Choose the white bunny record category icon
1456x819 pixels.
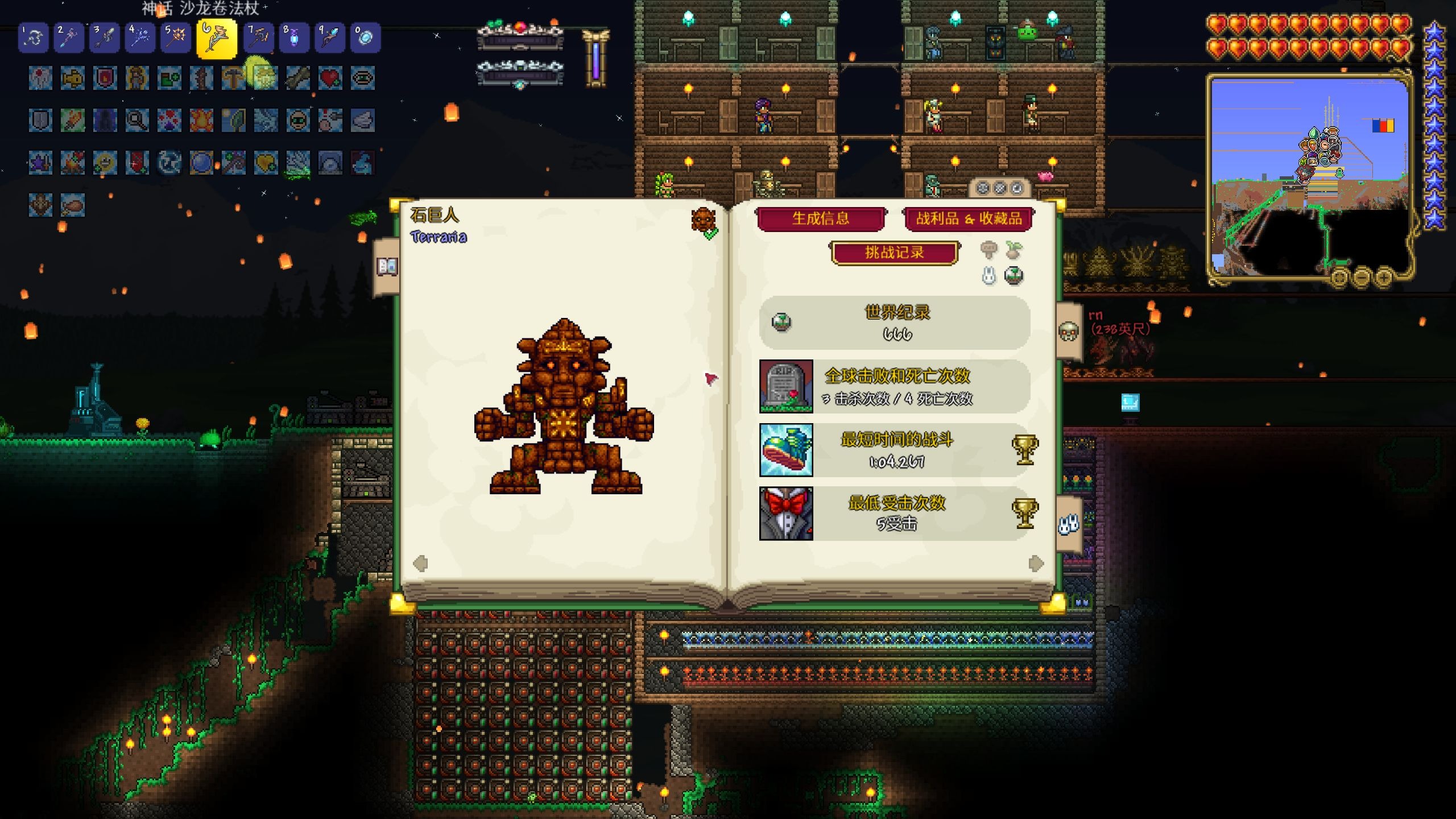coord(989,276)
